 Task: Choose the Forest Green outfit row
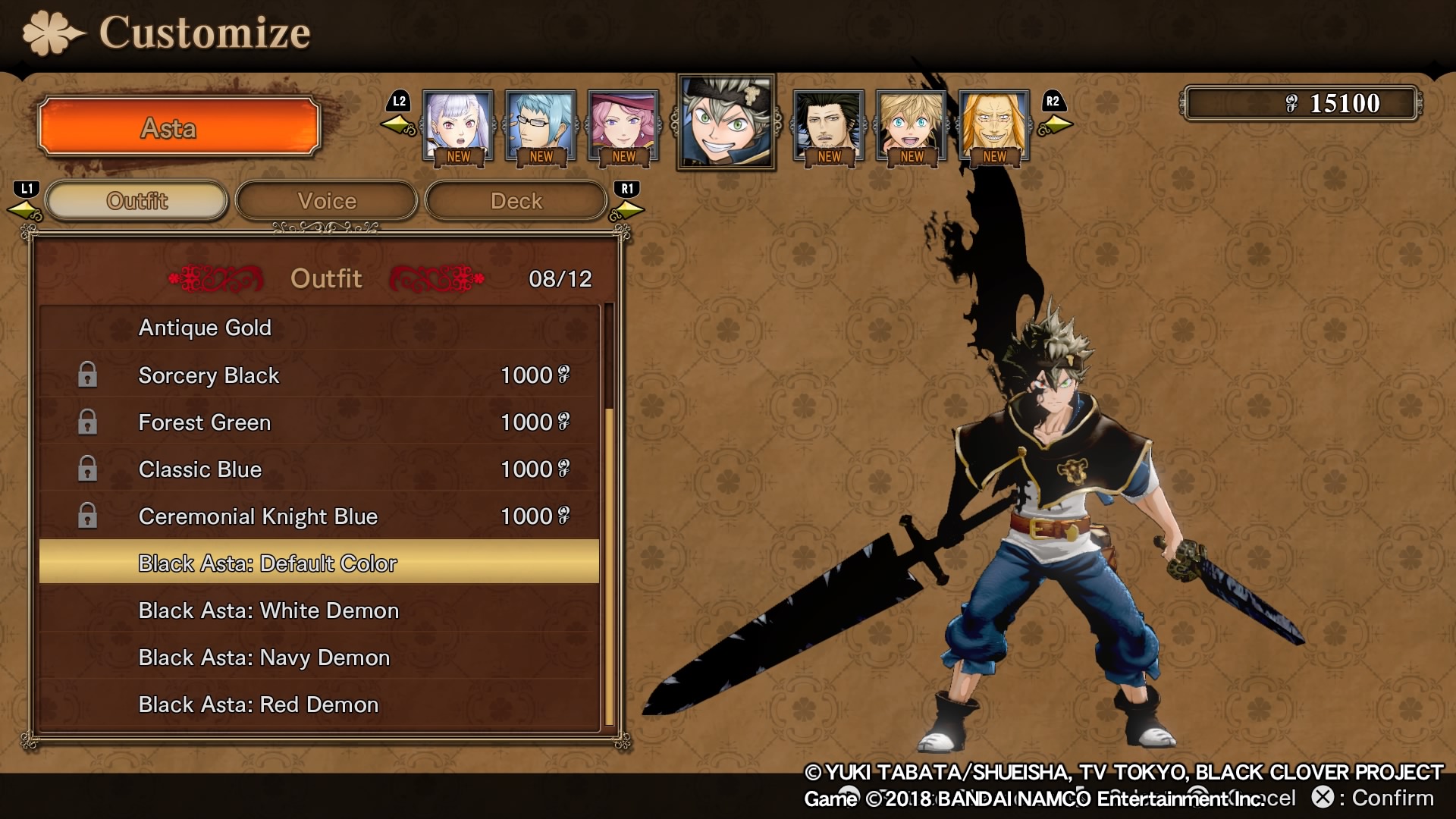318,422
